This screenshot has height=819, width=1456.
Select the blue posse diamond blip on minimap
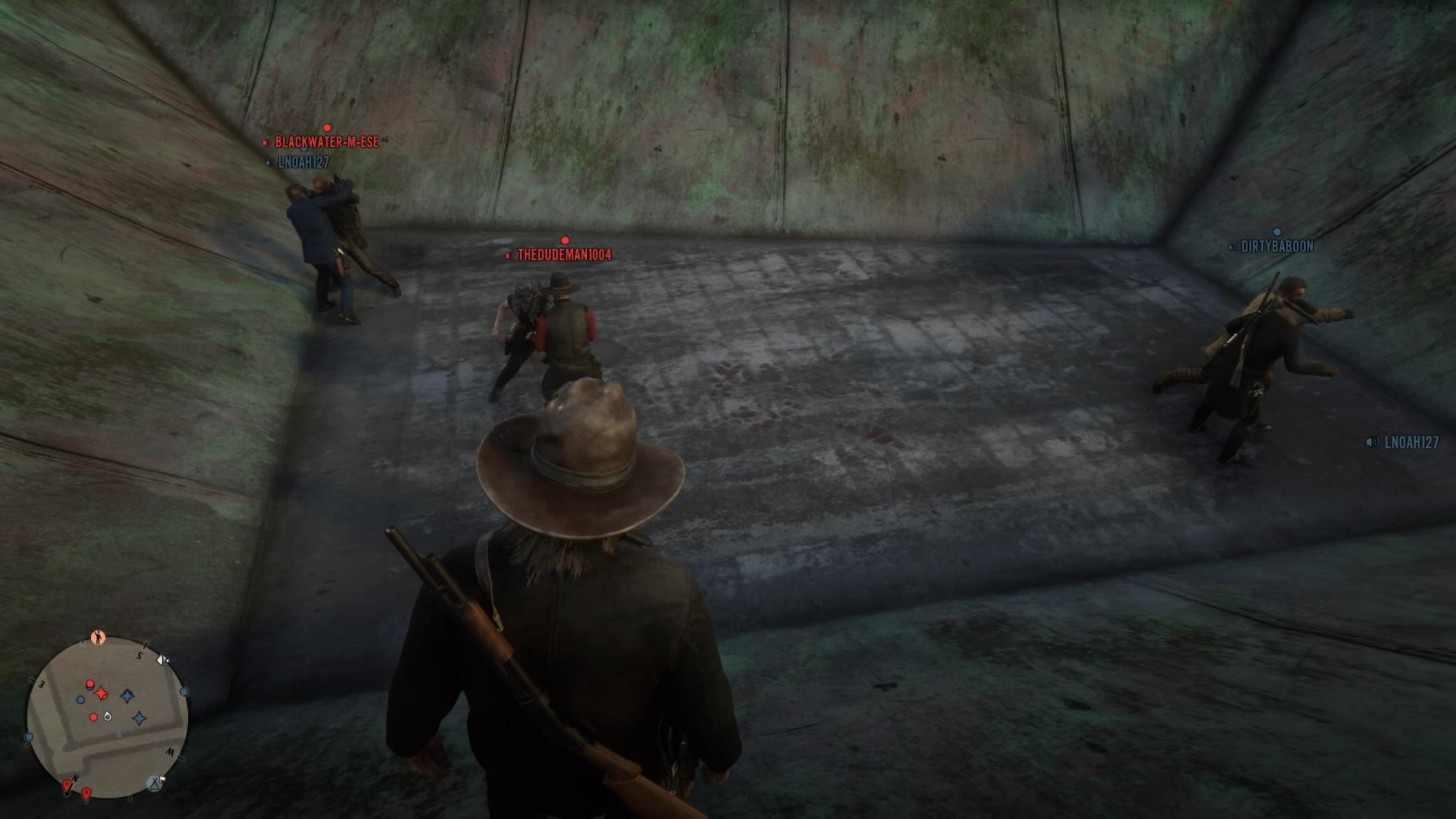(127, 696)
